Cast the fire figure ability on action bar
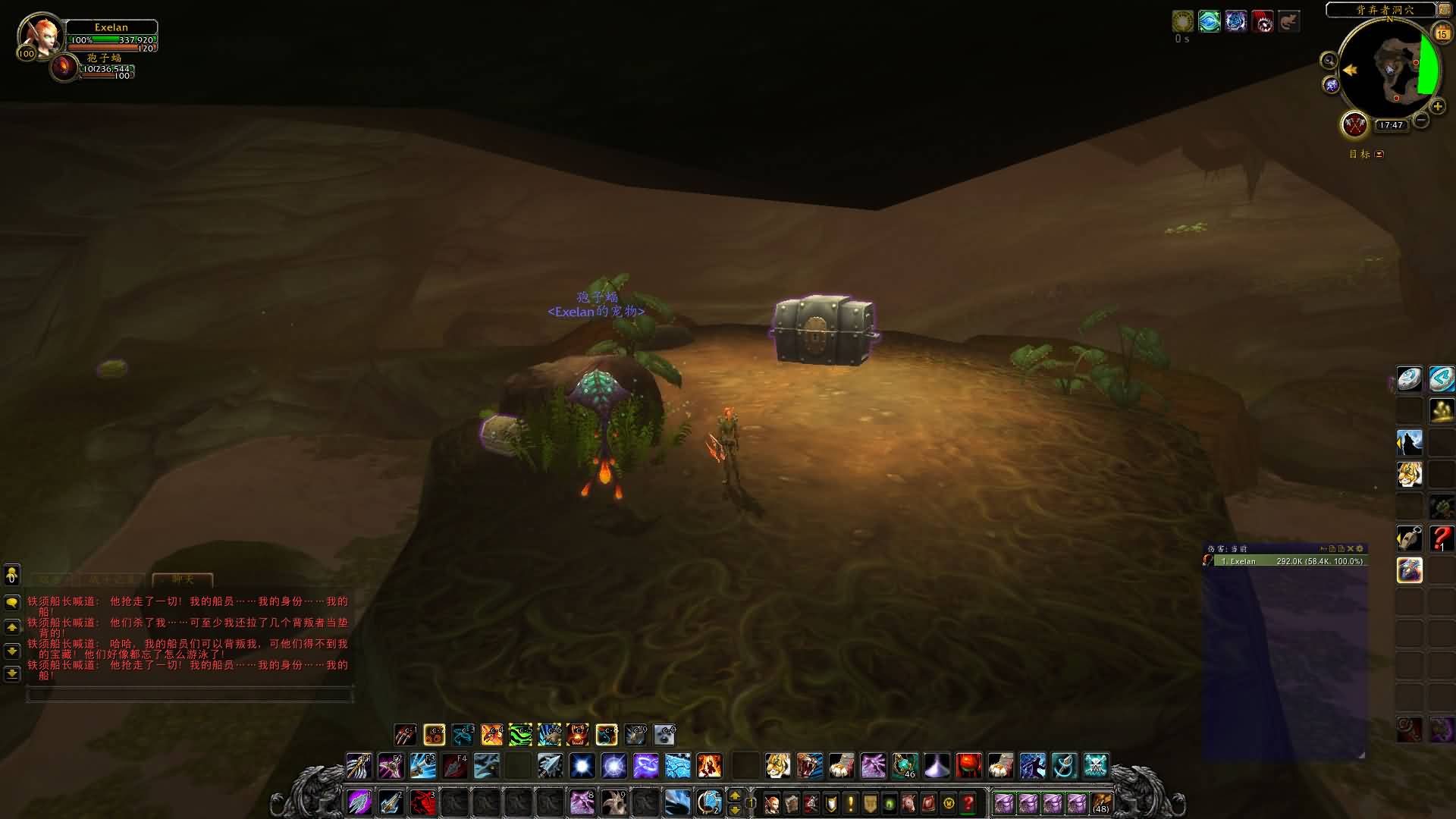This screenshot has height=819, width=1456. pos(709,766)
